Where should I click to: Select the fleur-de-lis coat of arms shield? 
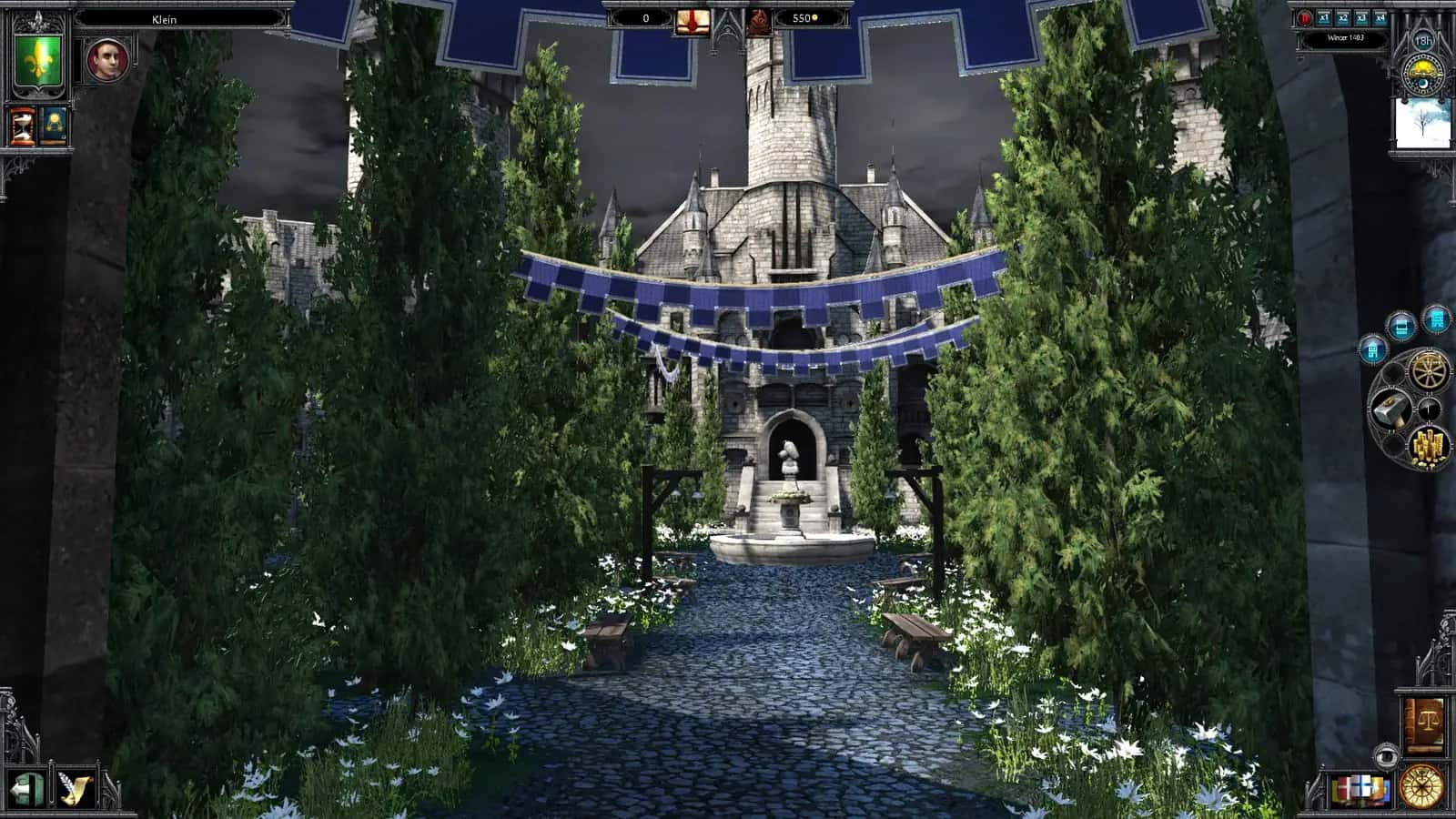(36, 59)
